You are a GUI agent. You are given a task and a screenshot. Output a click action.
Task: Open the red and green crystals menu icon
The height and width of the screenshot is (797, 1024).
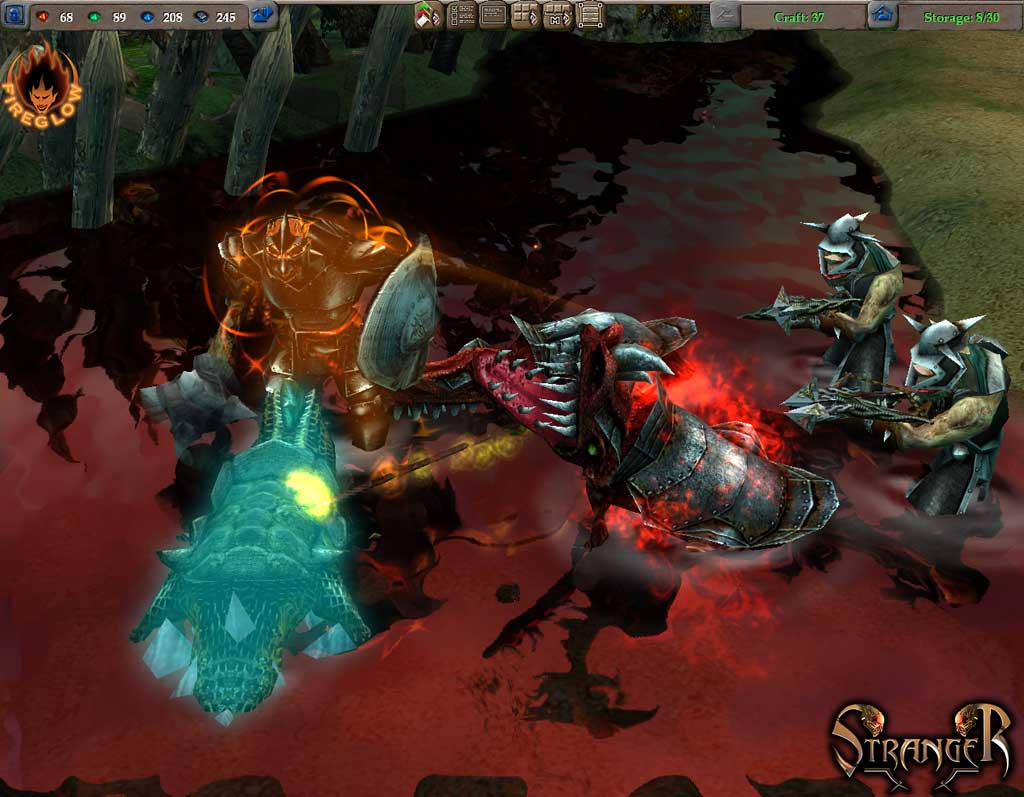tap(428, 15)
